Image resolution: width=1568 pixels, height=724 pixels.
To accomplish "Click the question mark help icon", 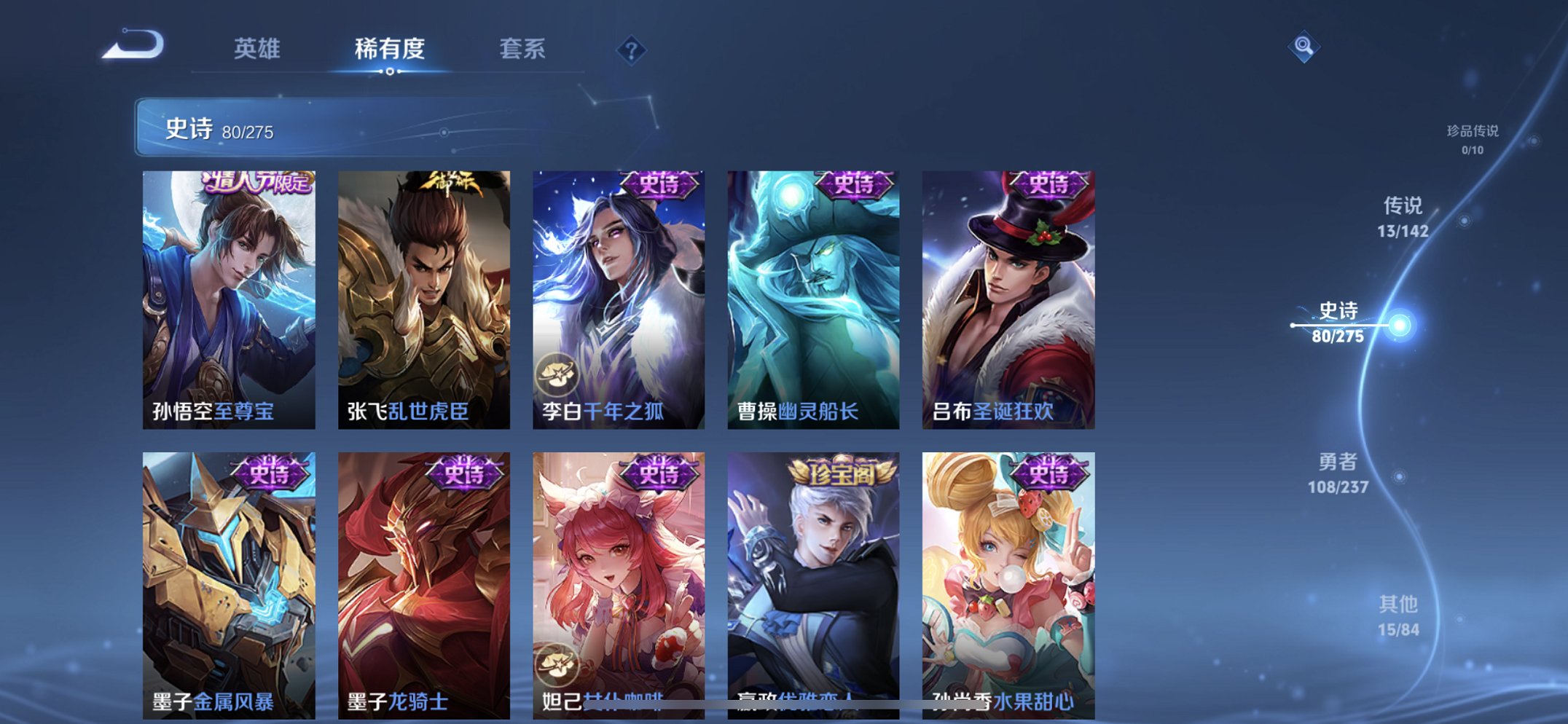I will pos(632,50).
